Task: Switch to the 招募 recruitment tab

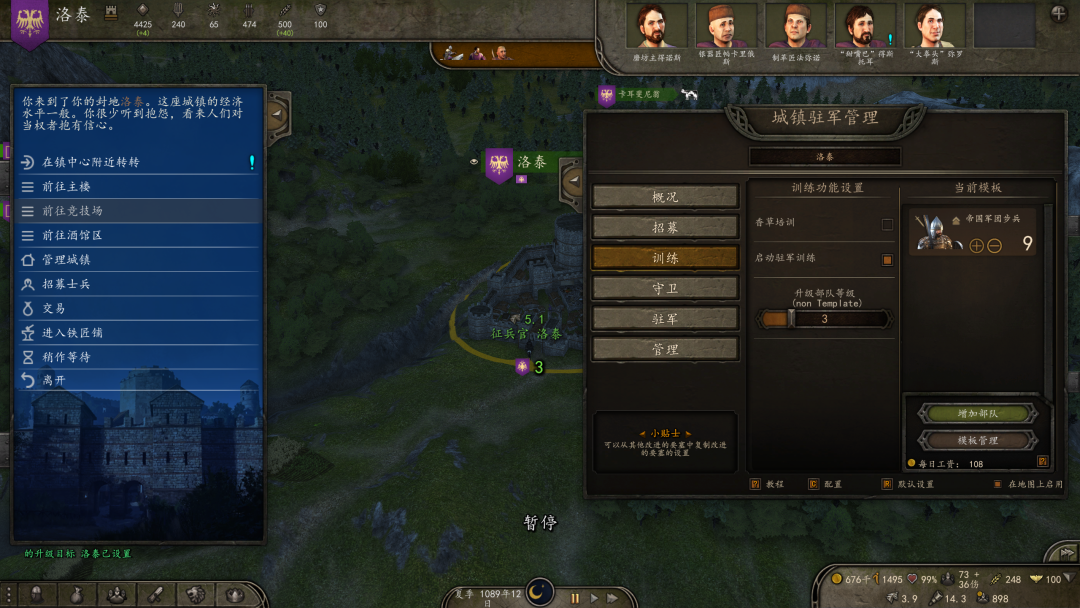Action: (665, 228)
